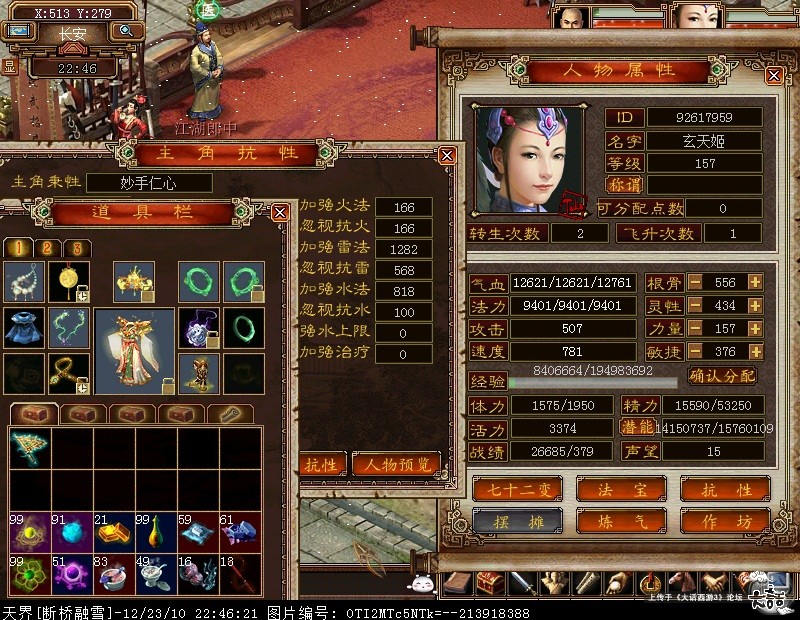This screenshot has width=800, height=620.
Task: Switch to inventory page 2 tab
Action: coord(46,248)
